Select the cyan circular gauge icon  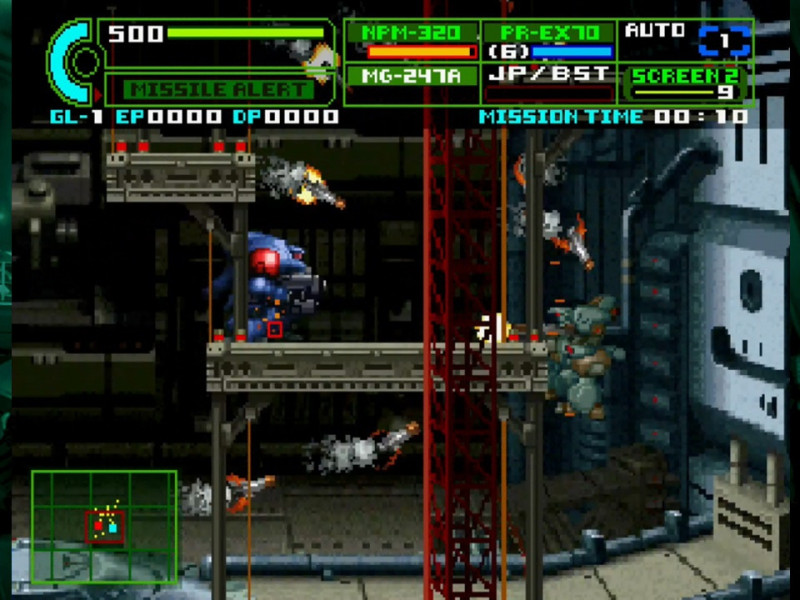(72, 62)
